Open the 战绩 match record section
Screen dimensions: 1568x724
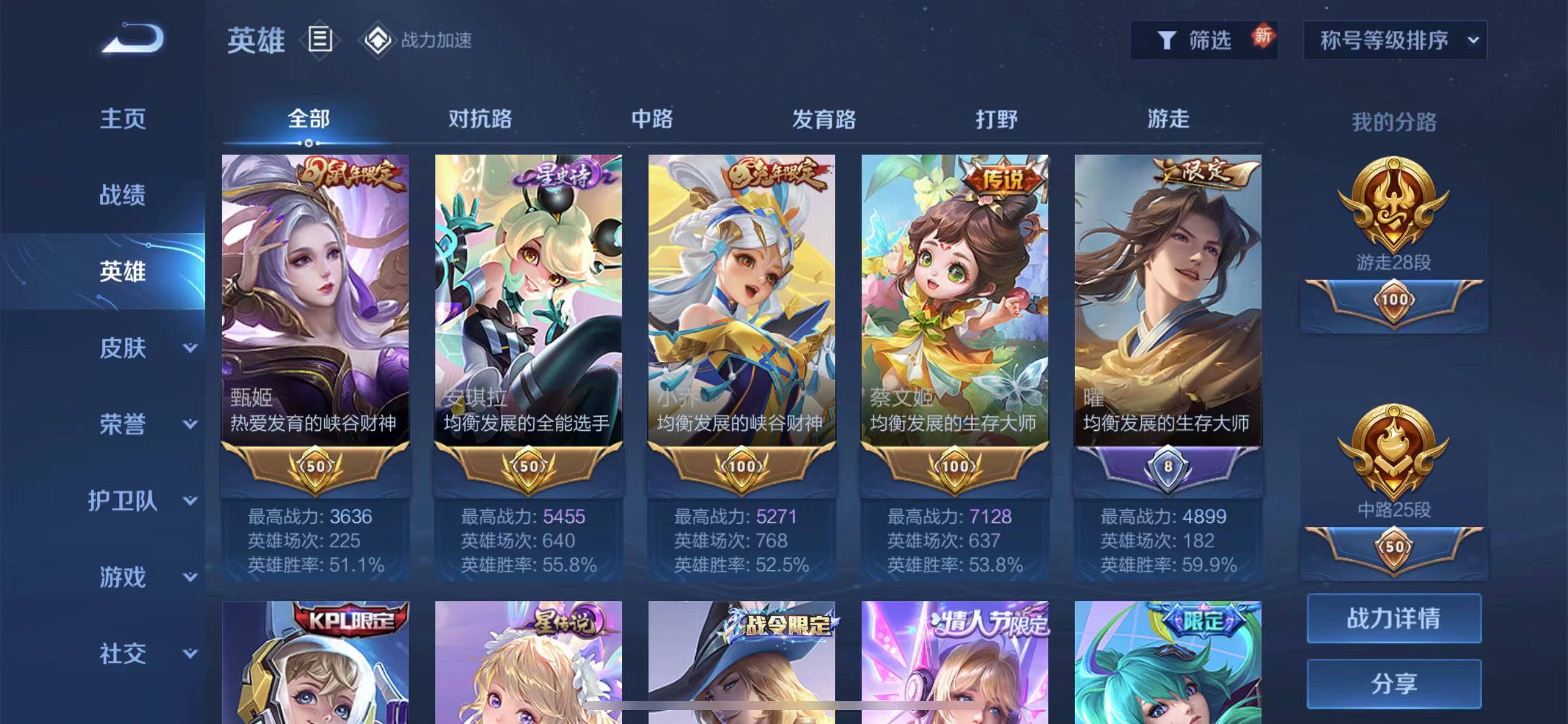point(123,195)
